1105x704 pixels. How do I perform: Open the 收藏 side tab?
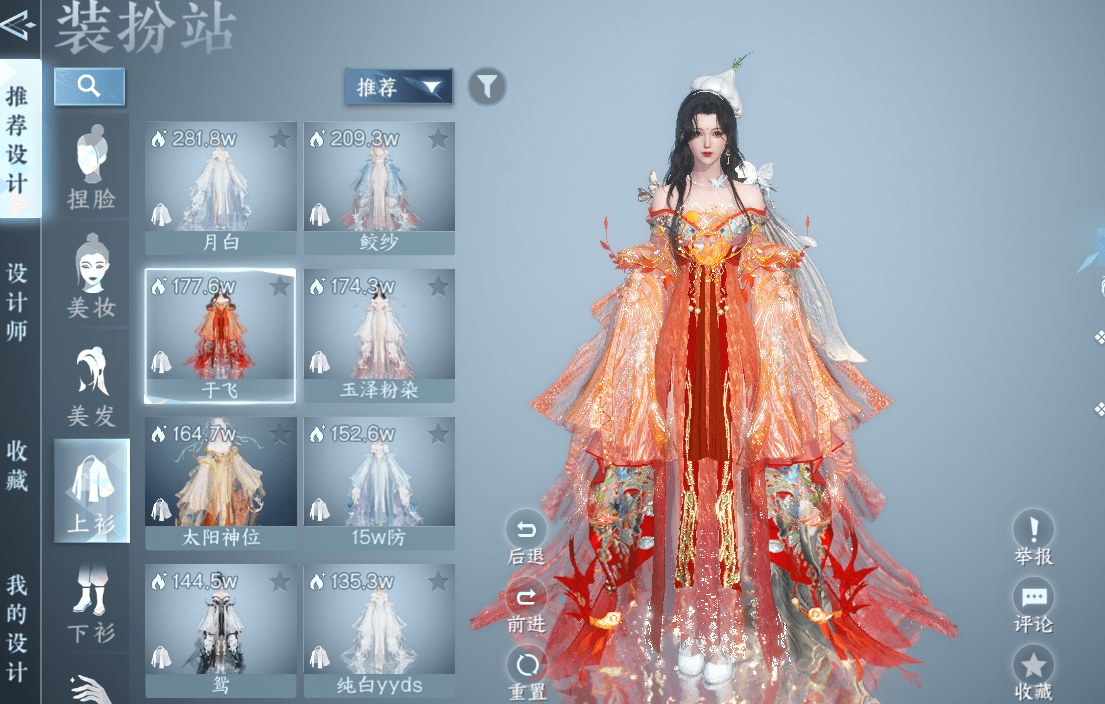[18, 465]
